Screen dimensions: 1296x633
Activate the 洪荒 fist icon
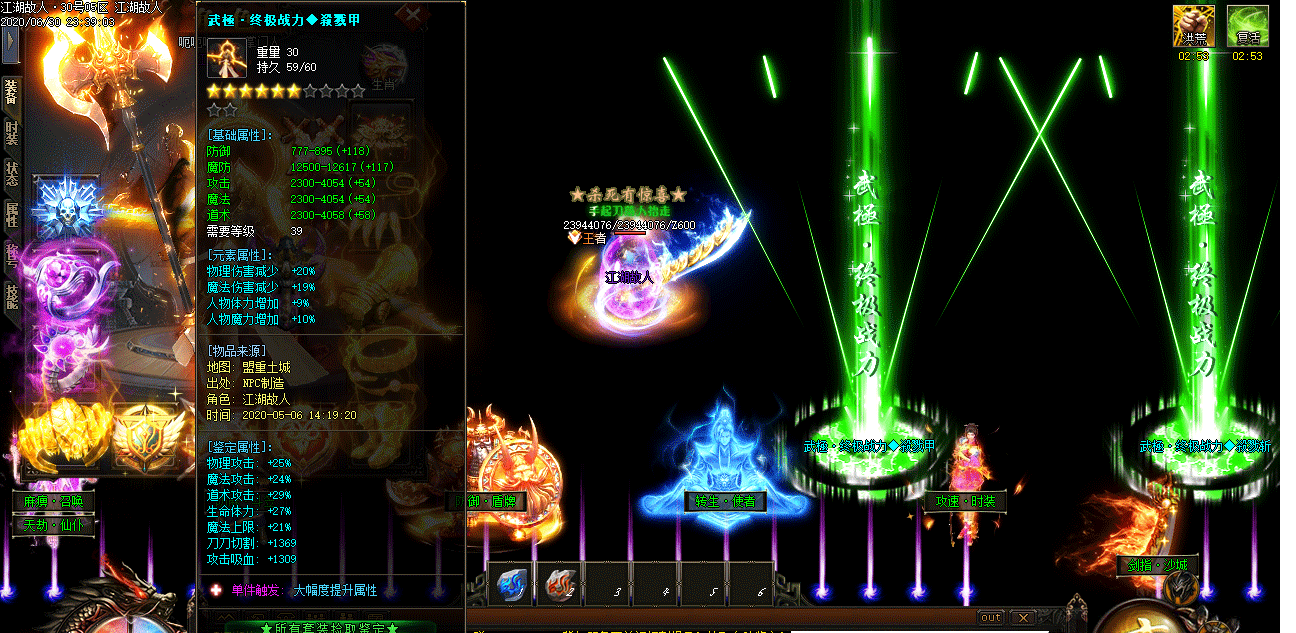click(x=1193, y=25)
